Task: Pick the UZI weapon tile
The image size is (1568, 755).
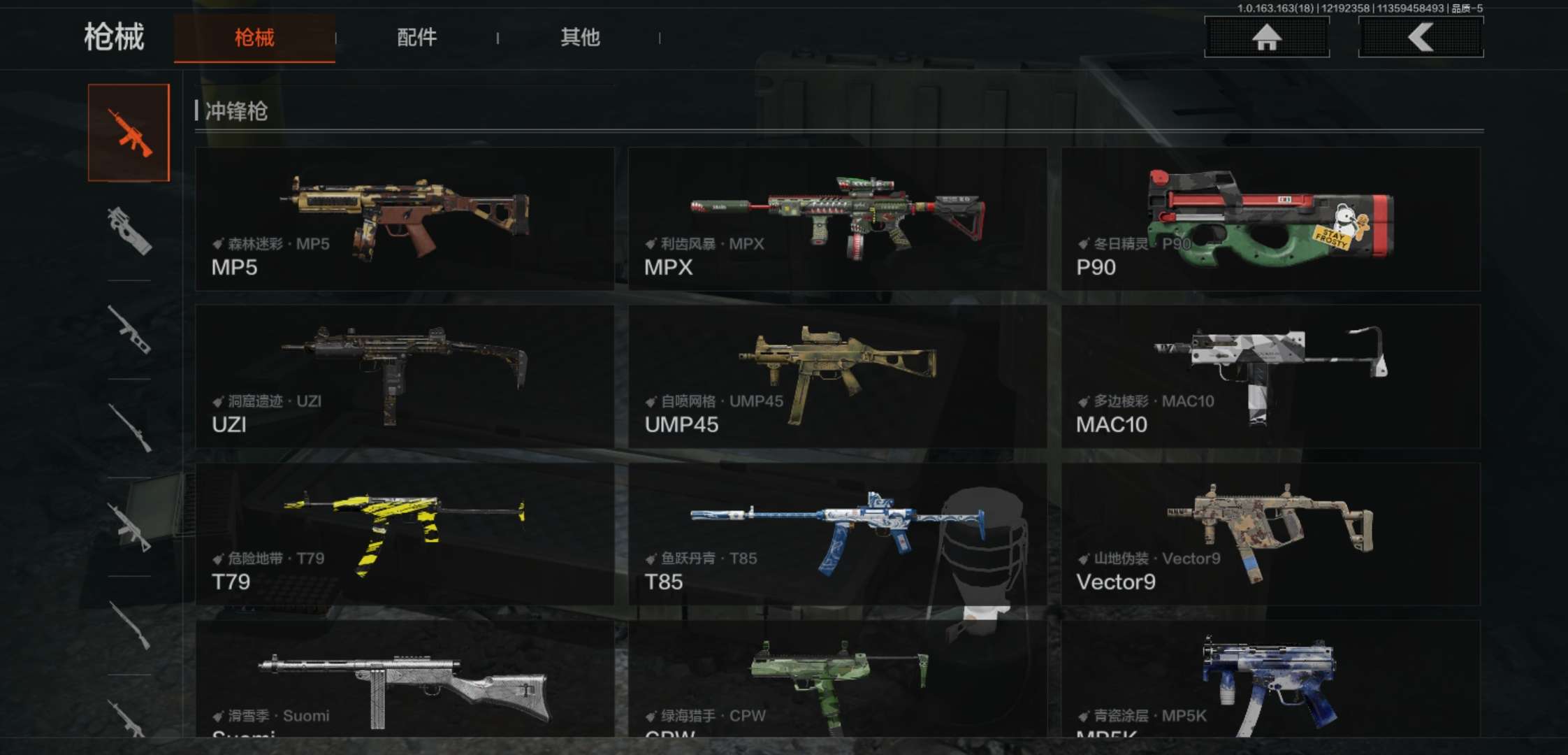Action: pyautogui.click(x=405, y=376)
